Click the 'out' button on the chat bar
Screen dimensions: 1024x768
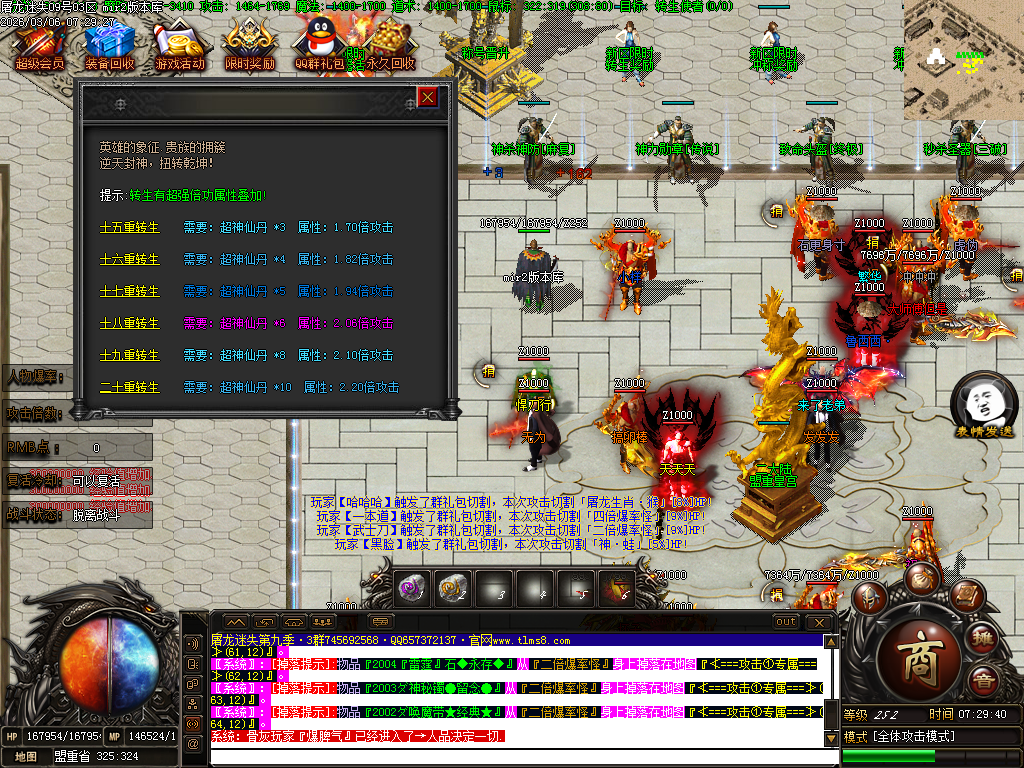pos(787,621)
